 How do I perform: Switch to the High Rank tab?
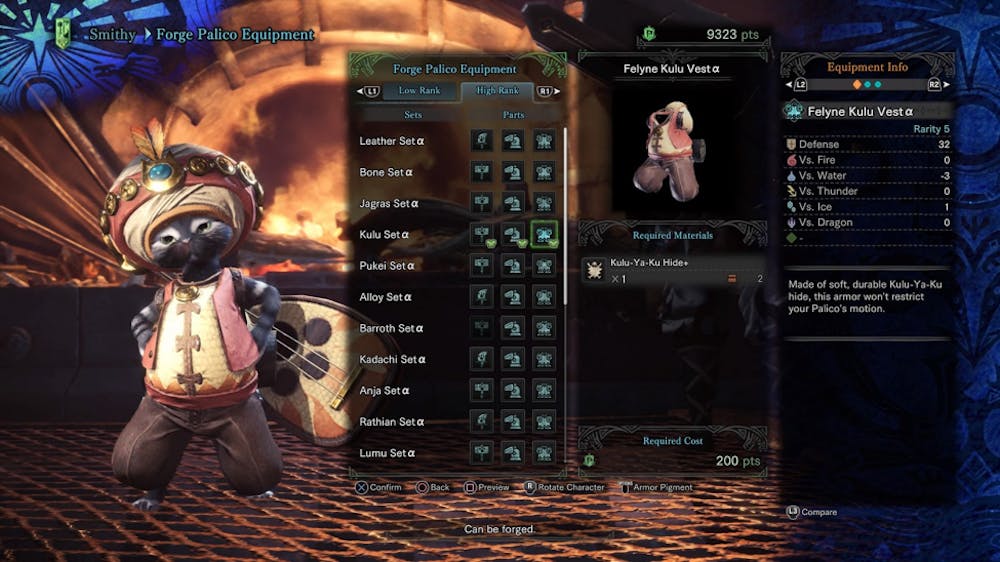tap(497, 91)
